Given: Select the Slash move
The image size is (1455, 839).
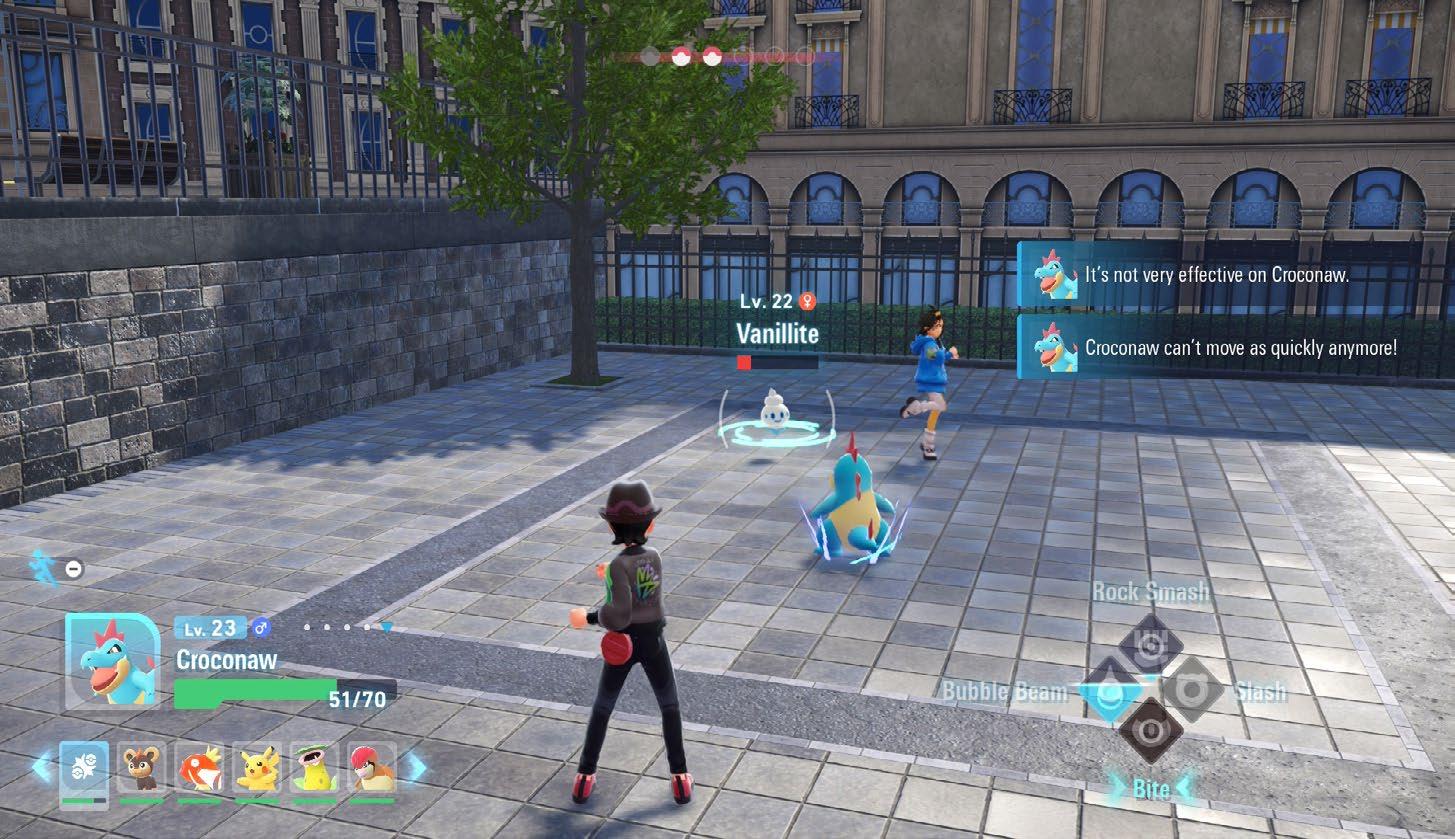Looking at the screenshot, I should click(x=1192, y=690).
